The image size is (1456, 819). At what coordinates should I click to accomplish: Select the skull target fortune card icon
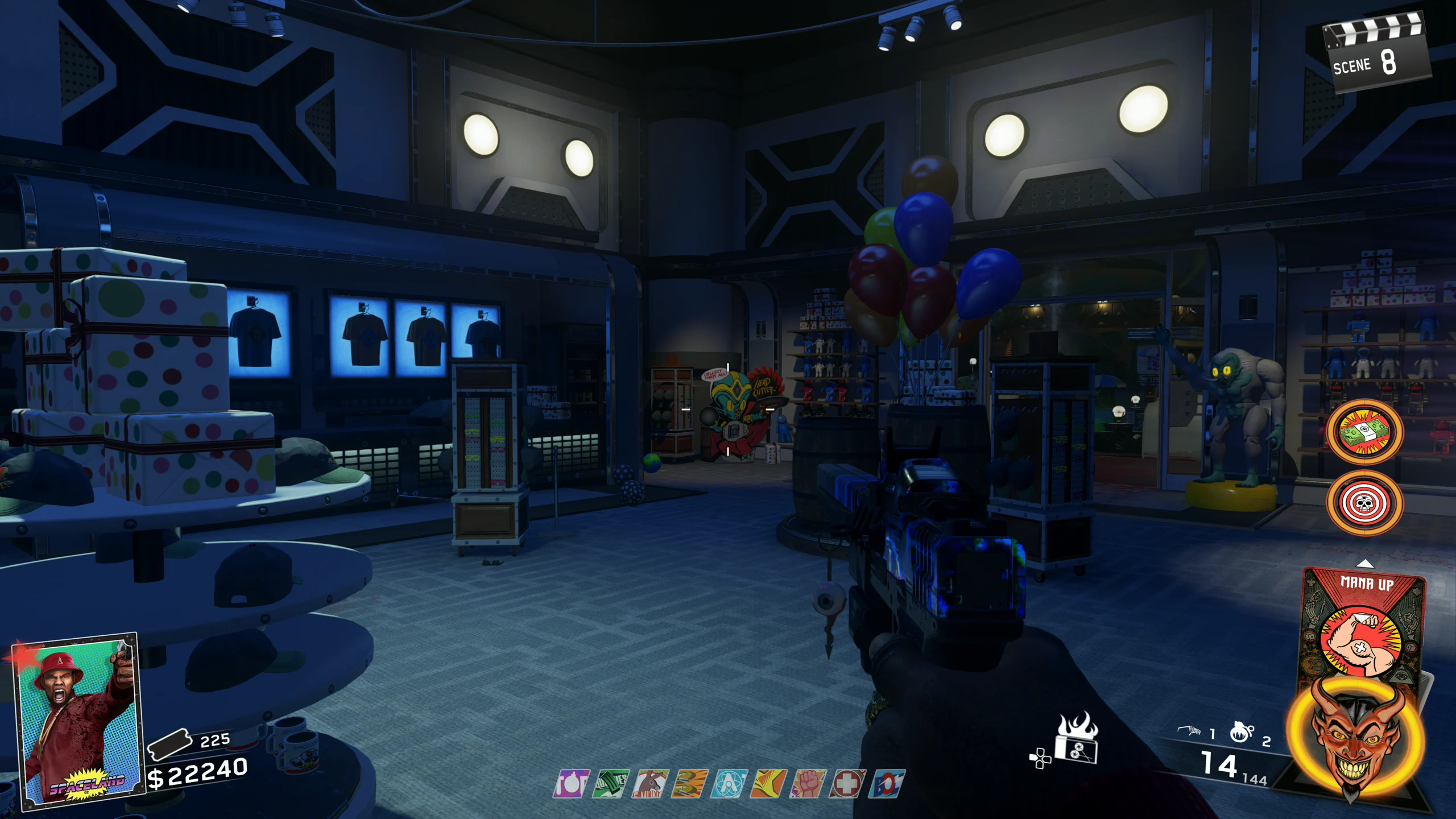point(1364,503)
